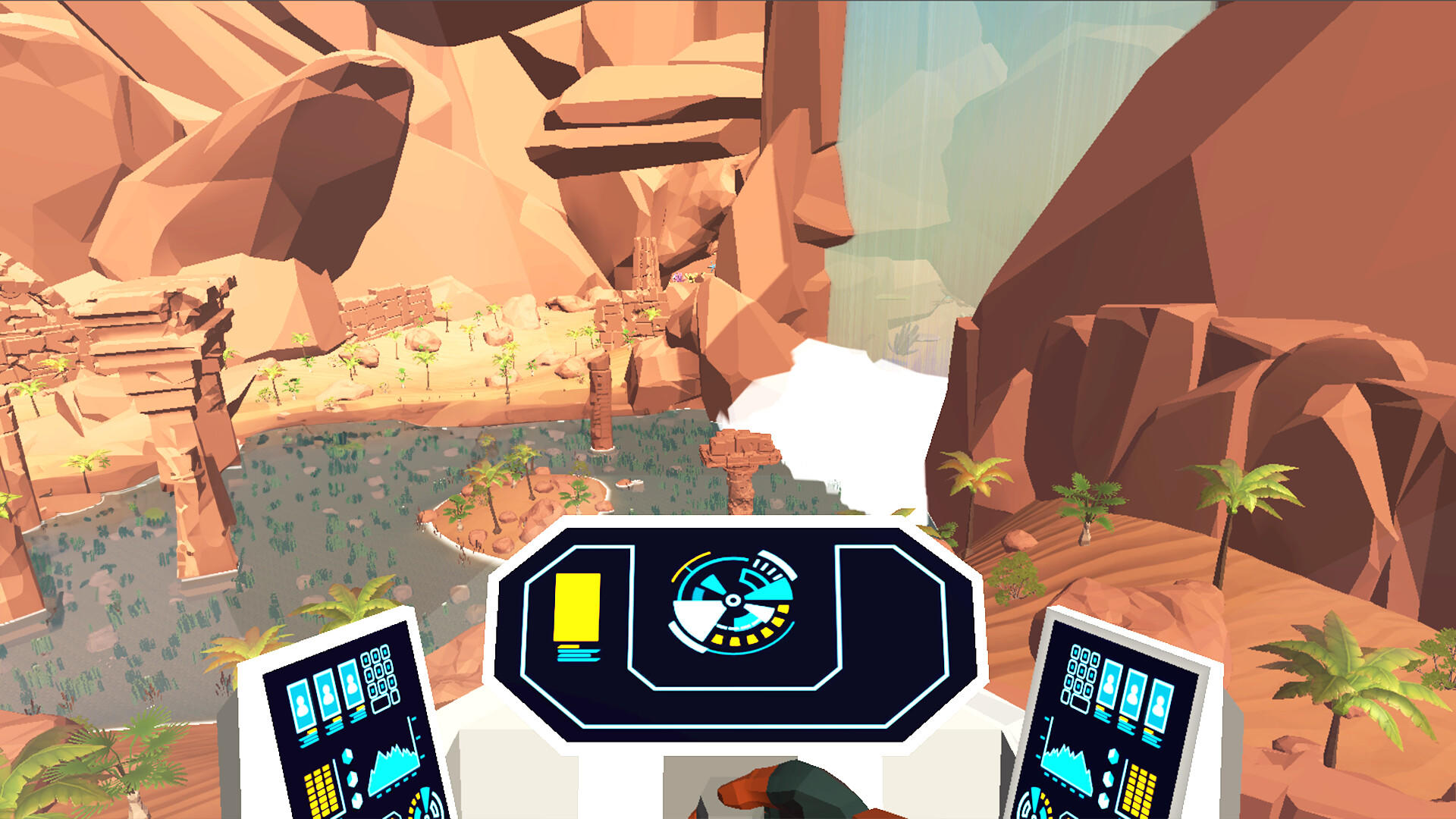Image resolution: width=1456 pixels, height=819 pixels.
Task: Enable the bottom-left keypad cell on right panel
Action: [x=1065, y=698]
